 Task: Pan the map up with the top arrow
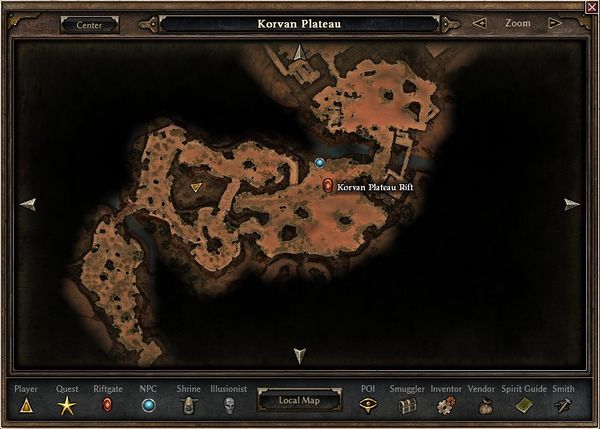[299, 52]
